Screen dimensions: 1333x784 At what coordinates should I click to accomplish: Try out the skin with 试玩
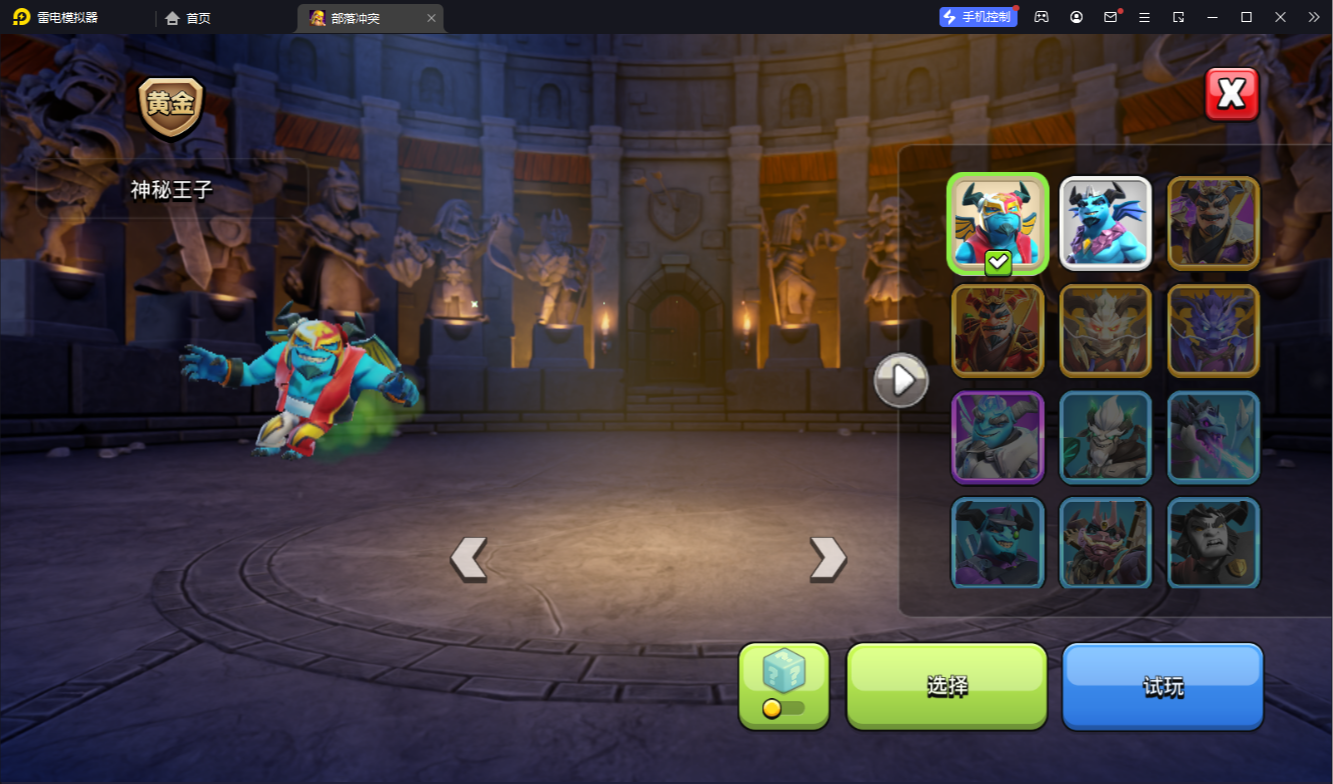coord(1162,686)
